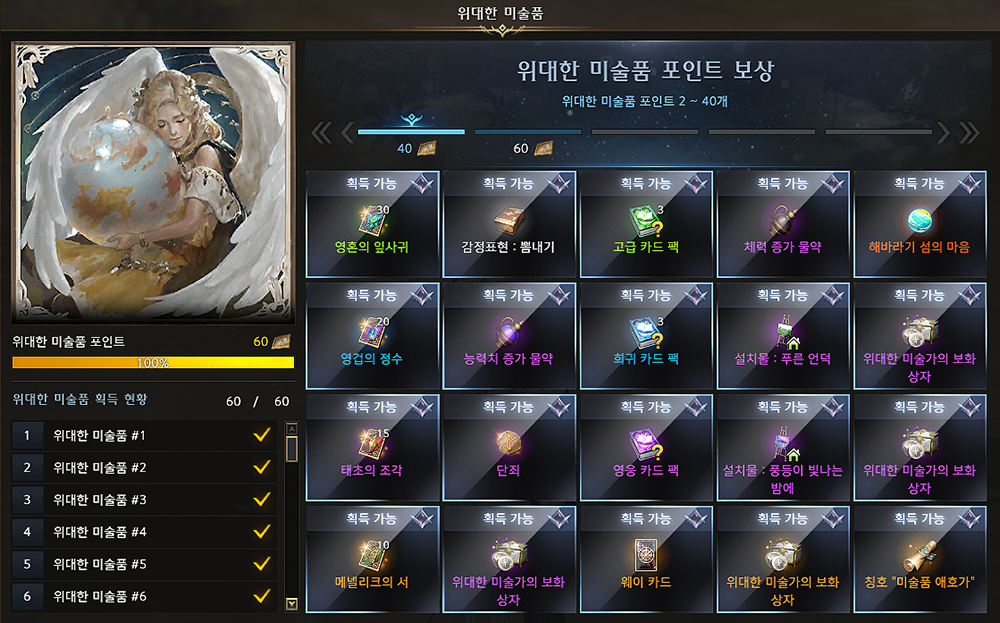Claim the 칭호 "미술품 애호가" title reward
Viewport: 1000px width, 623px height.
(919, 560)
